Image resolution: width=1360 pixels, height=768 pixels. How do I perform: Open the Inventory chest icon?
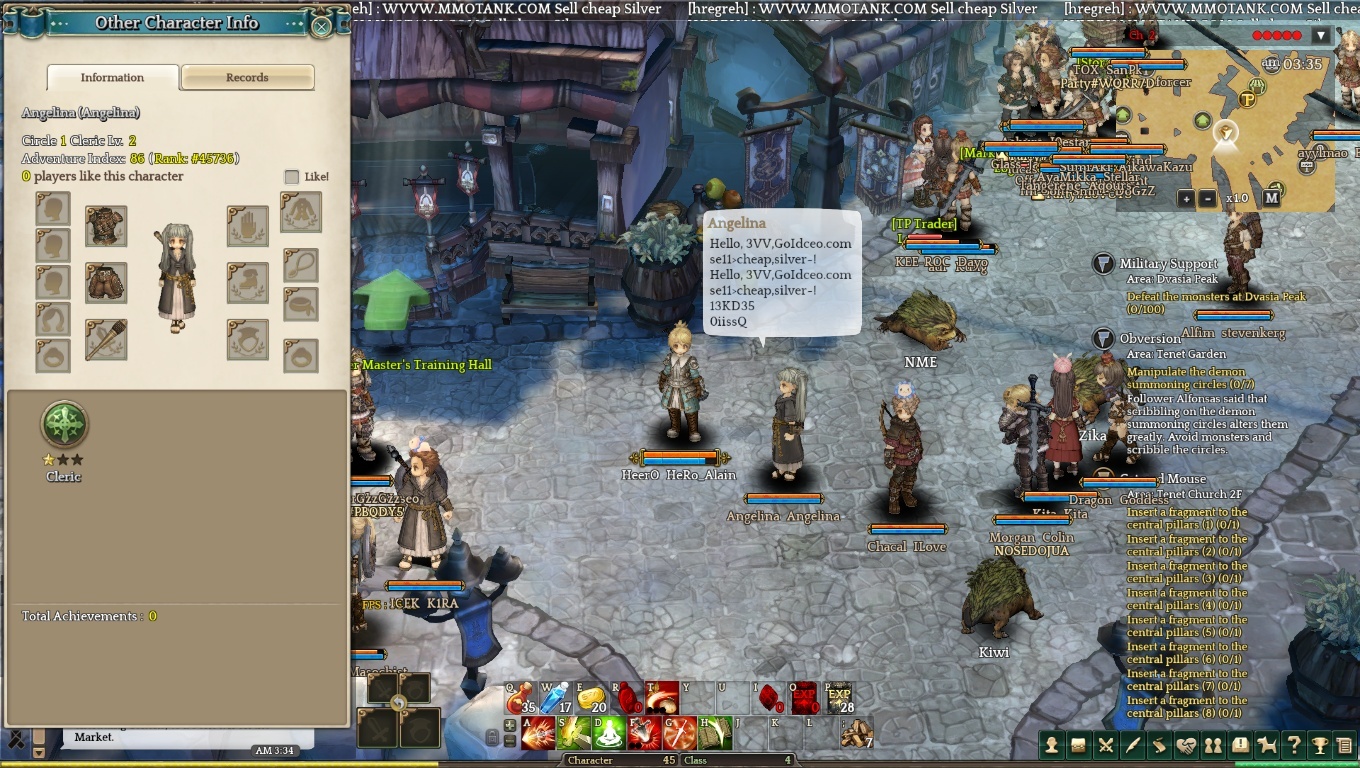point(1078,745)
